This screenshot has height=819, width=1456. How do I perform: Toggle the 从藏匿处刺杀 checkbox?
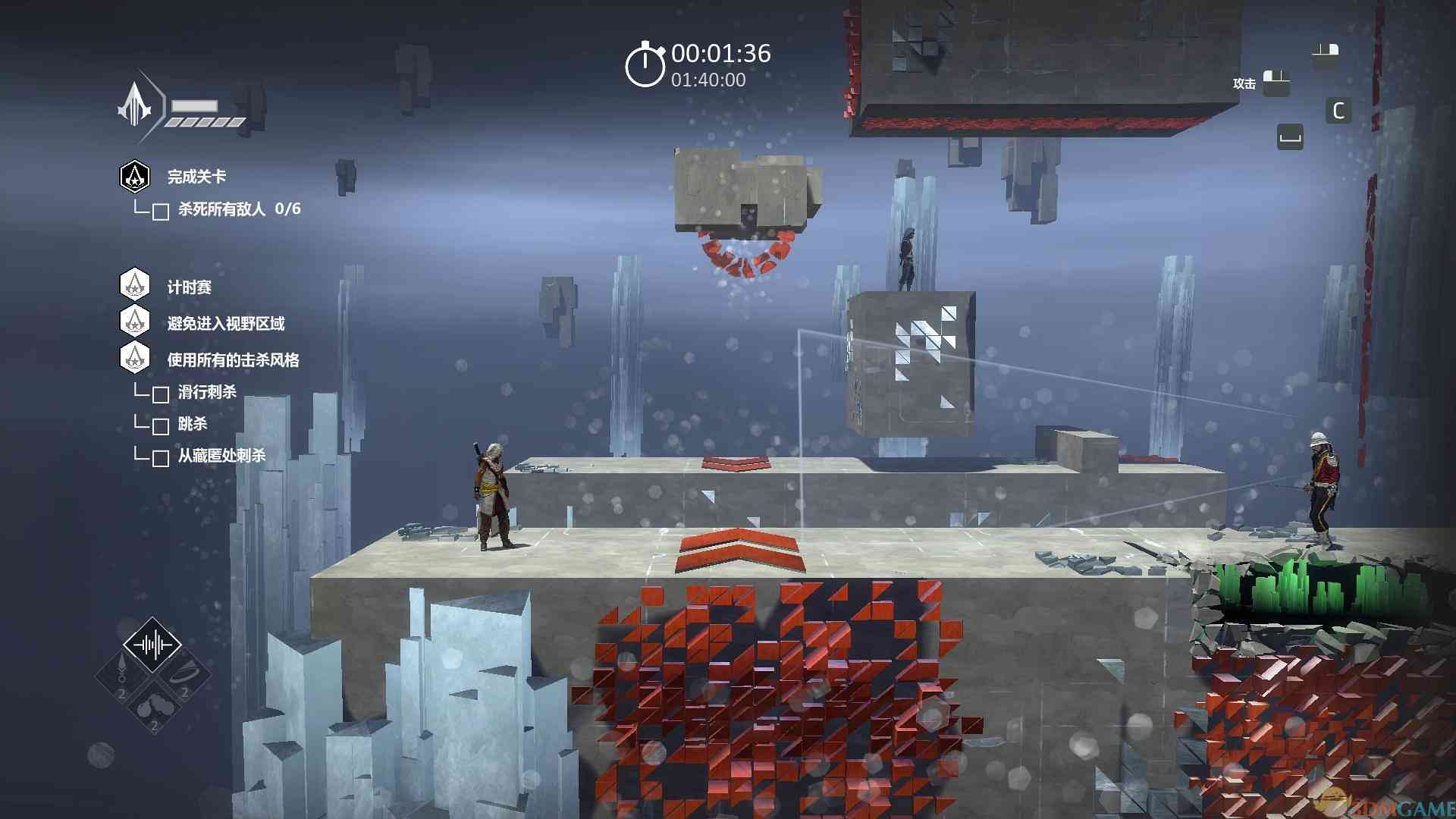tap(161, 458)
